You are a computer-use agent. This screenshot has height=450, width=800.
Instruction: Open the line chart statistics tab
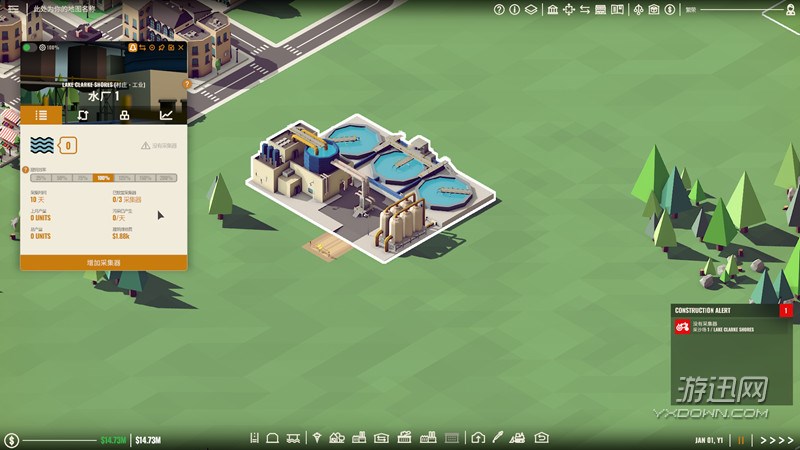[166, 115]
